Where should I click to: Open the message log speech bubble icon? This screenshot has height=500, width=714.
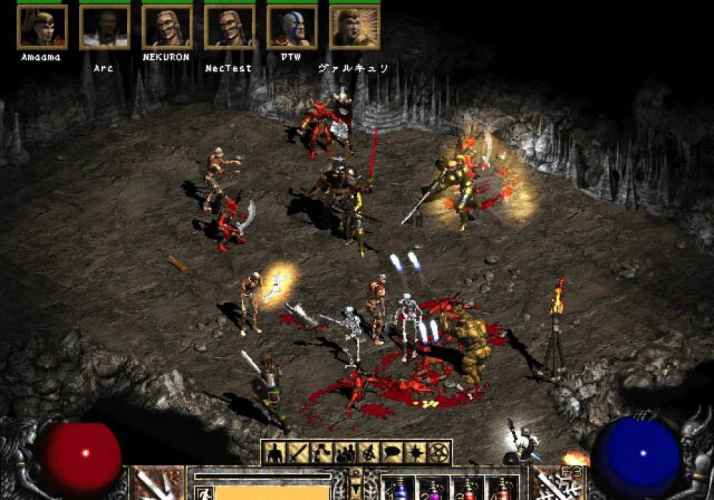(x=391, y=453)
